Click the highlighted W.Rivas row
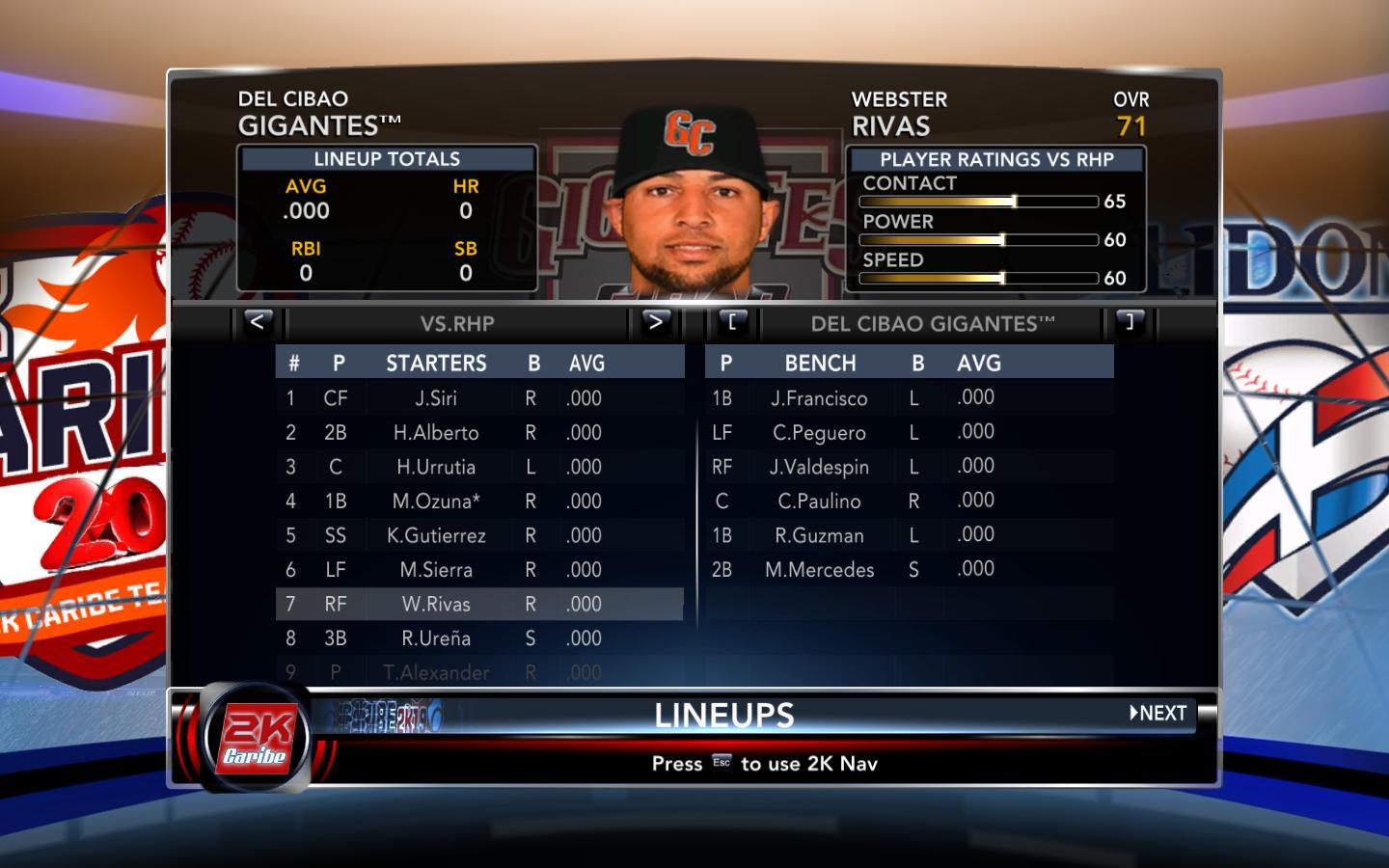1389x868 pixels. point(436,604)
